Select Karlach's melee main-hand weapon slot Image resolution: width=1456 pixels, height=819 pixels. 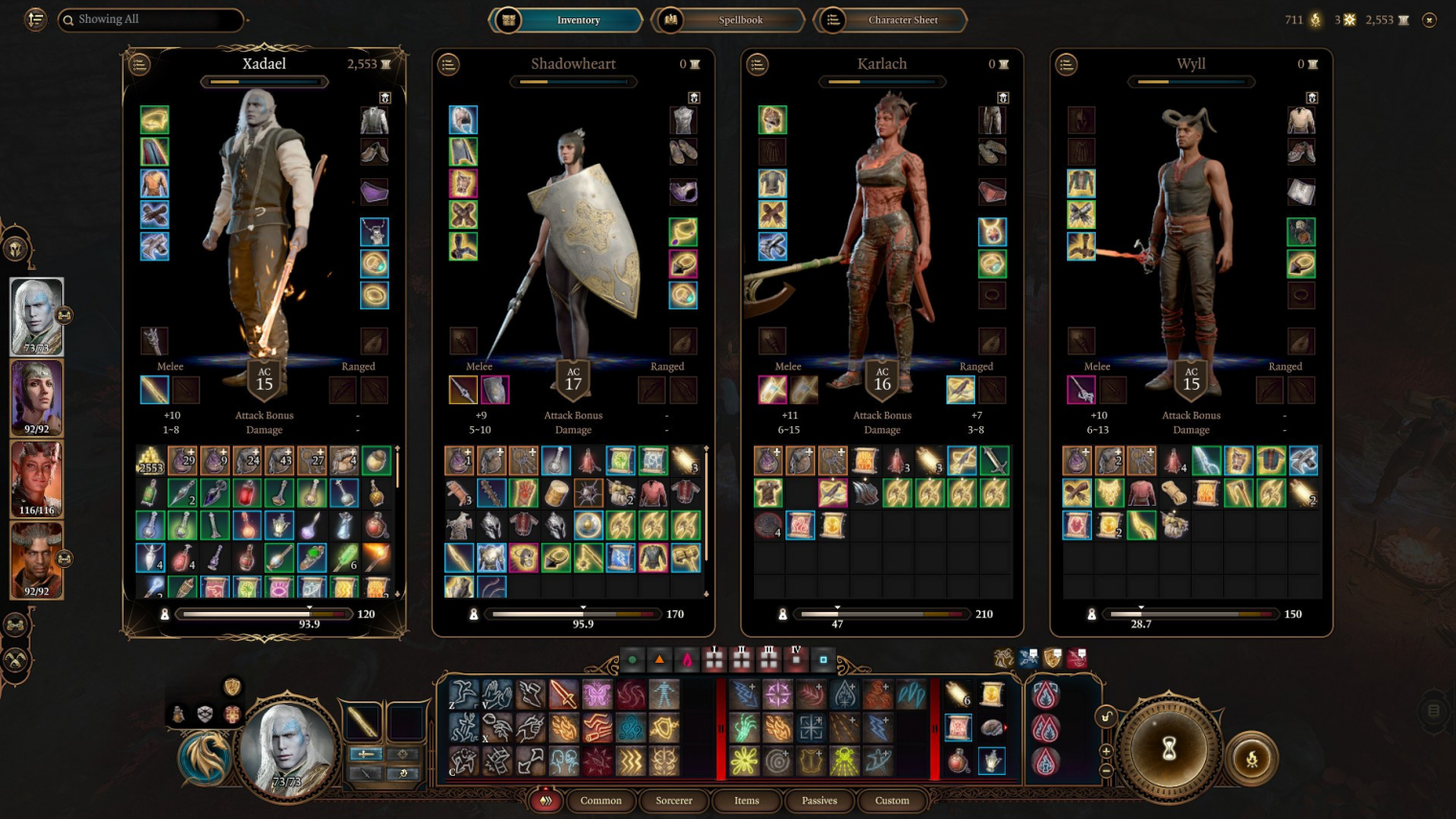(772, 390)
